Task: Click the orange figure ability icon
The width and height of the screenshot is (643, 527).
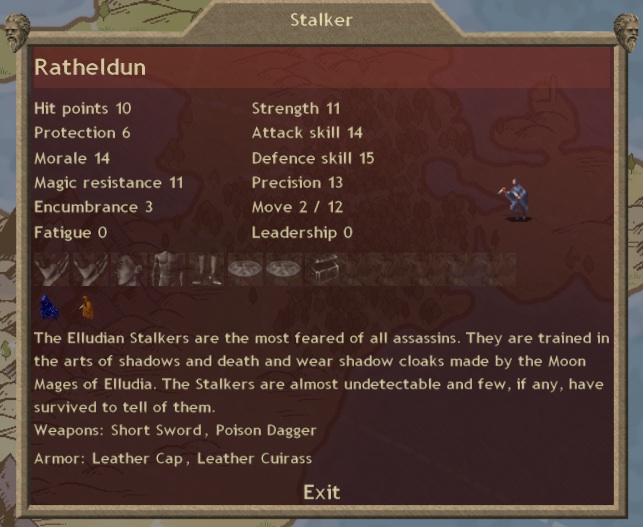Action: pyautogui.click(x=86, y=307)
